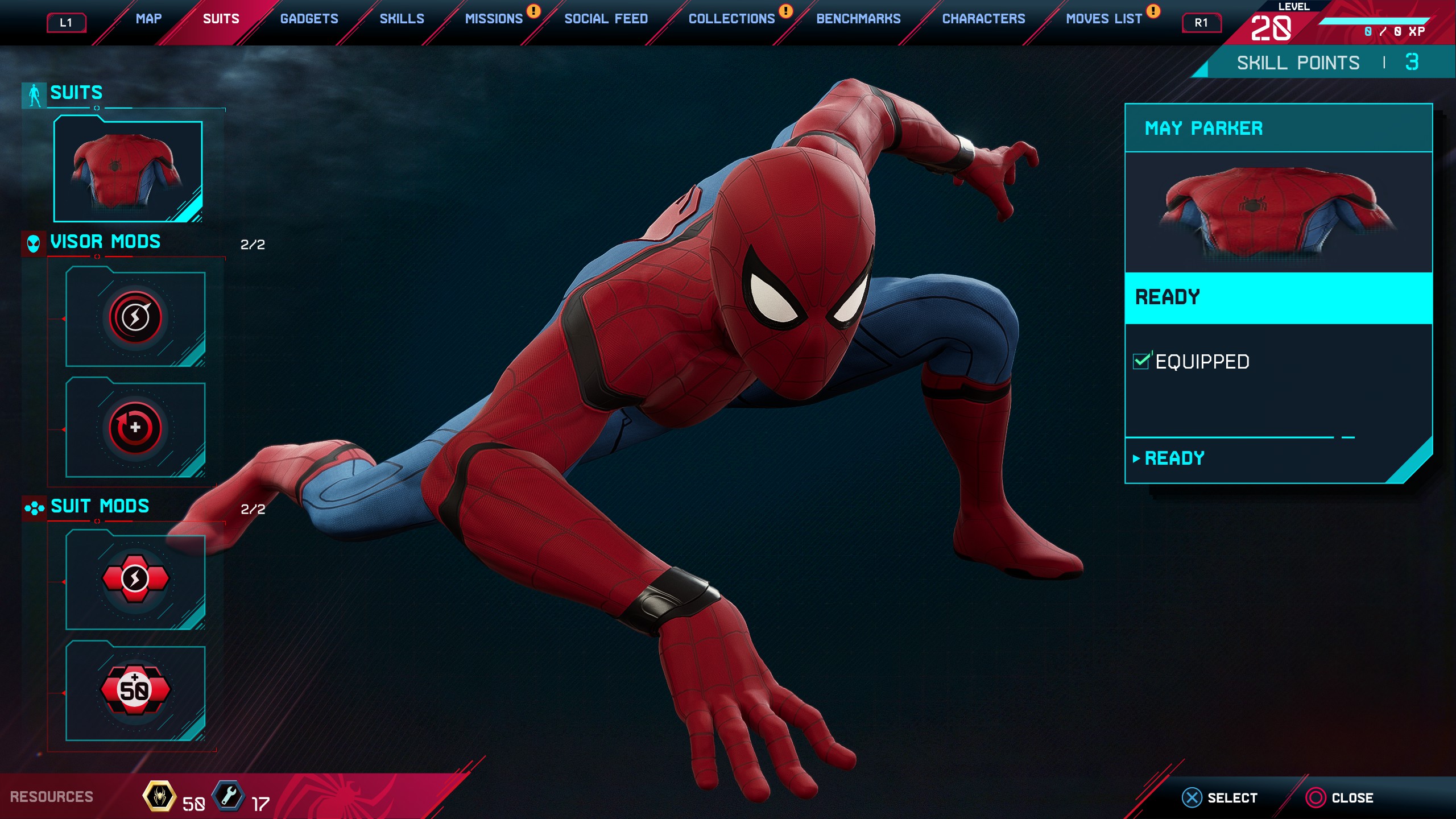Select the Suits tab
1456x819 pixels.
click(221, 19)
